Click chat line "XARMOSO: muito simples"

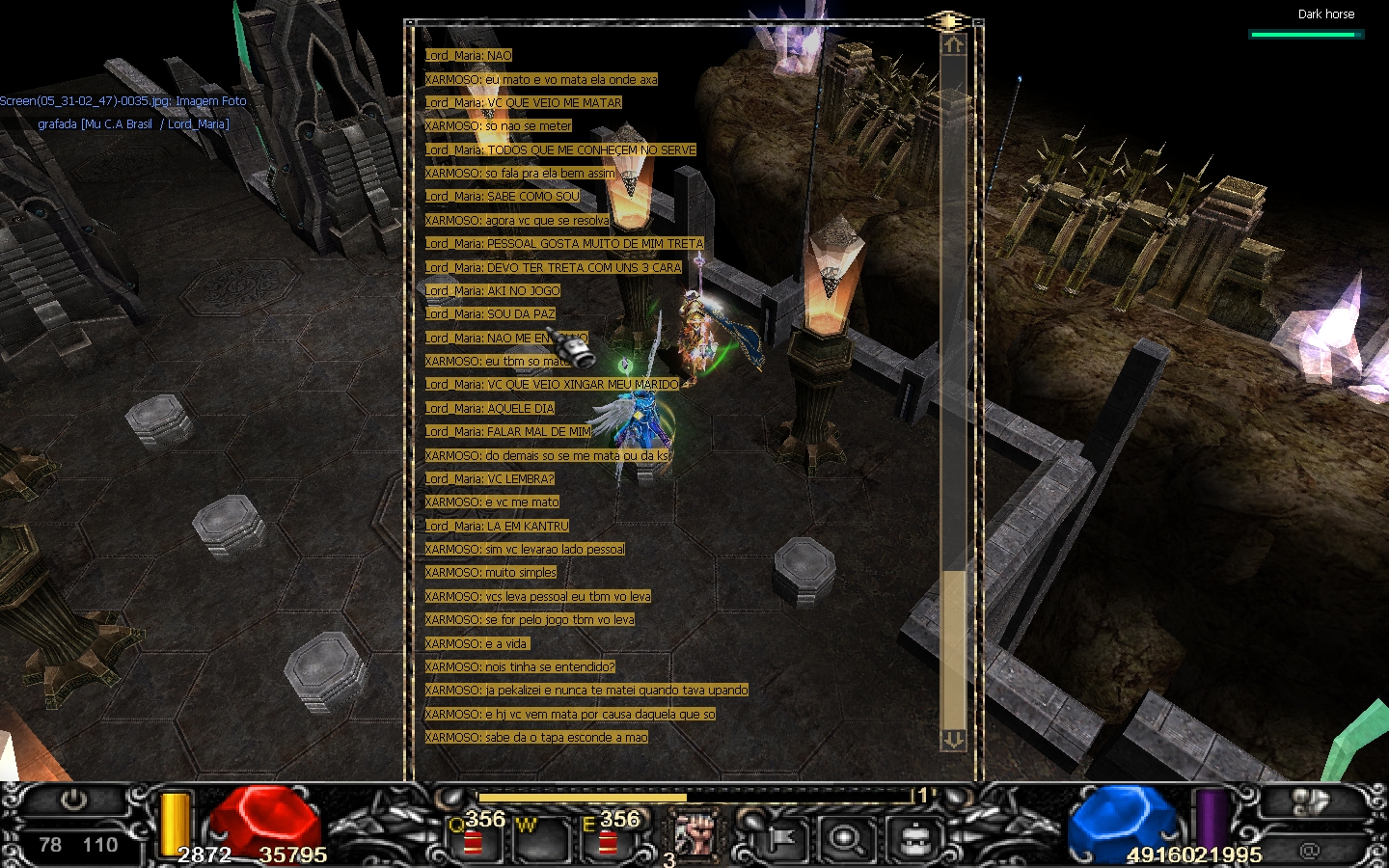pyautogui.click(x=491, y=573)
